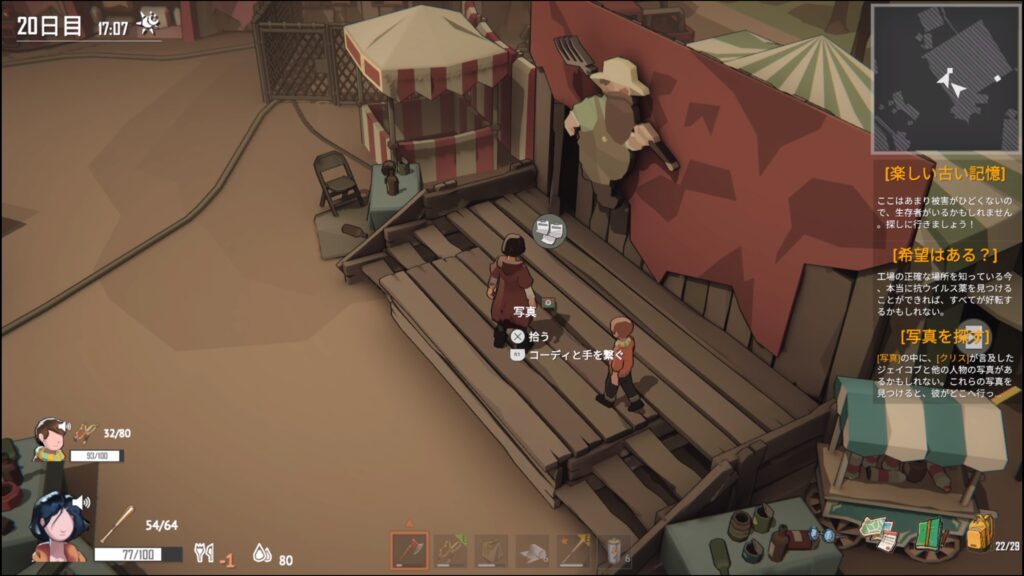
Task: Pick the rake weapon hotbar slot
Action: (573, 551)
